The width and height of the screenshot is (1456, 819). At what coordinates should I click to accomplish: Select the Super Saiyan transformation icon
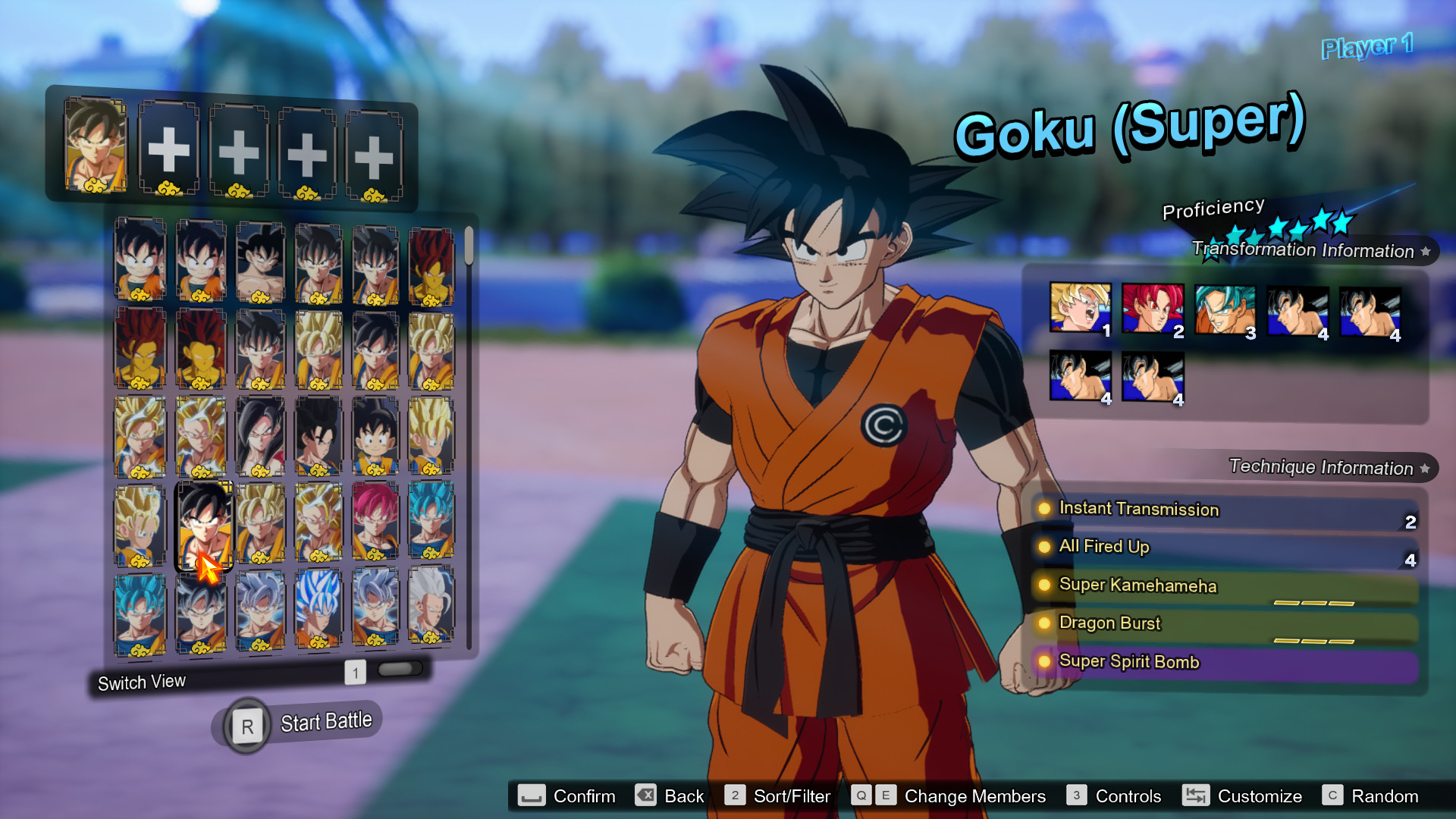1080,309
